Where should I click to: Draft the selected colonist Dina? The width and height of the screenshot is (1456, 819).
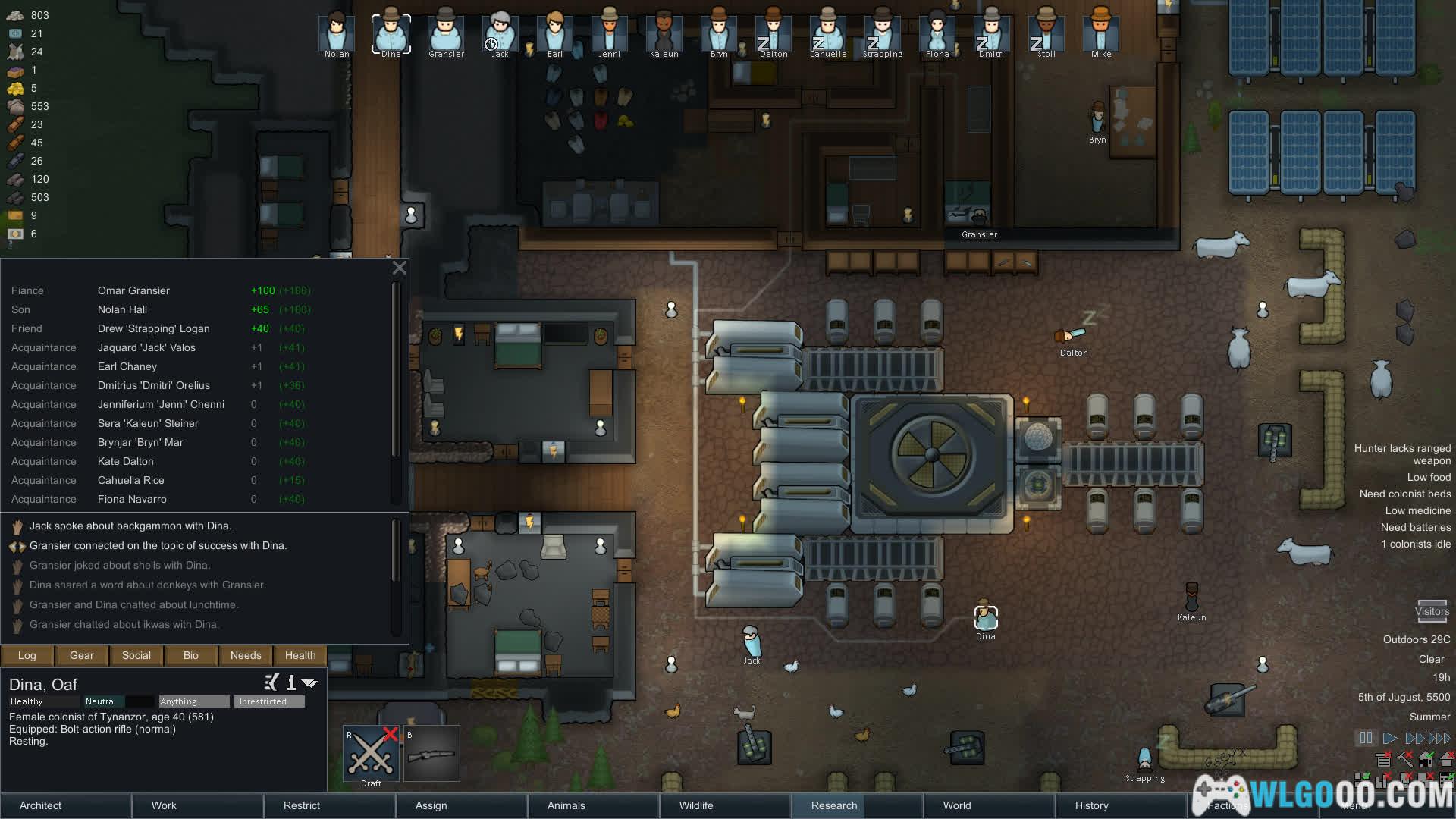point(371,754)
